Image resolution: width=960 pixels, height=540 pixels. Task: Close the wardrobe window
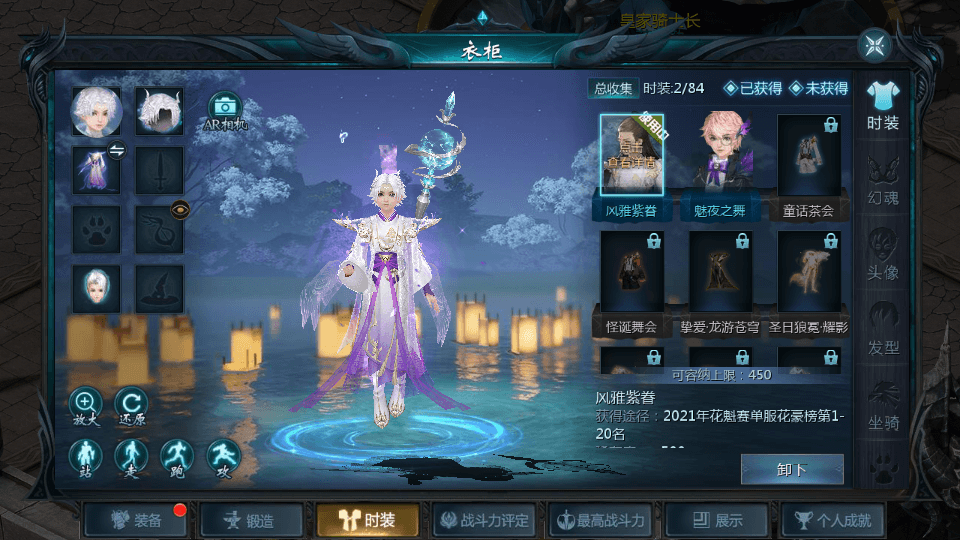pyautogui.click(x=874, y=45)
